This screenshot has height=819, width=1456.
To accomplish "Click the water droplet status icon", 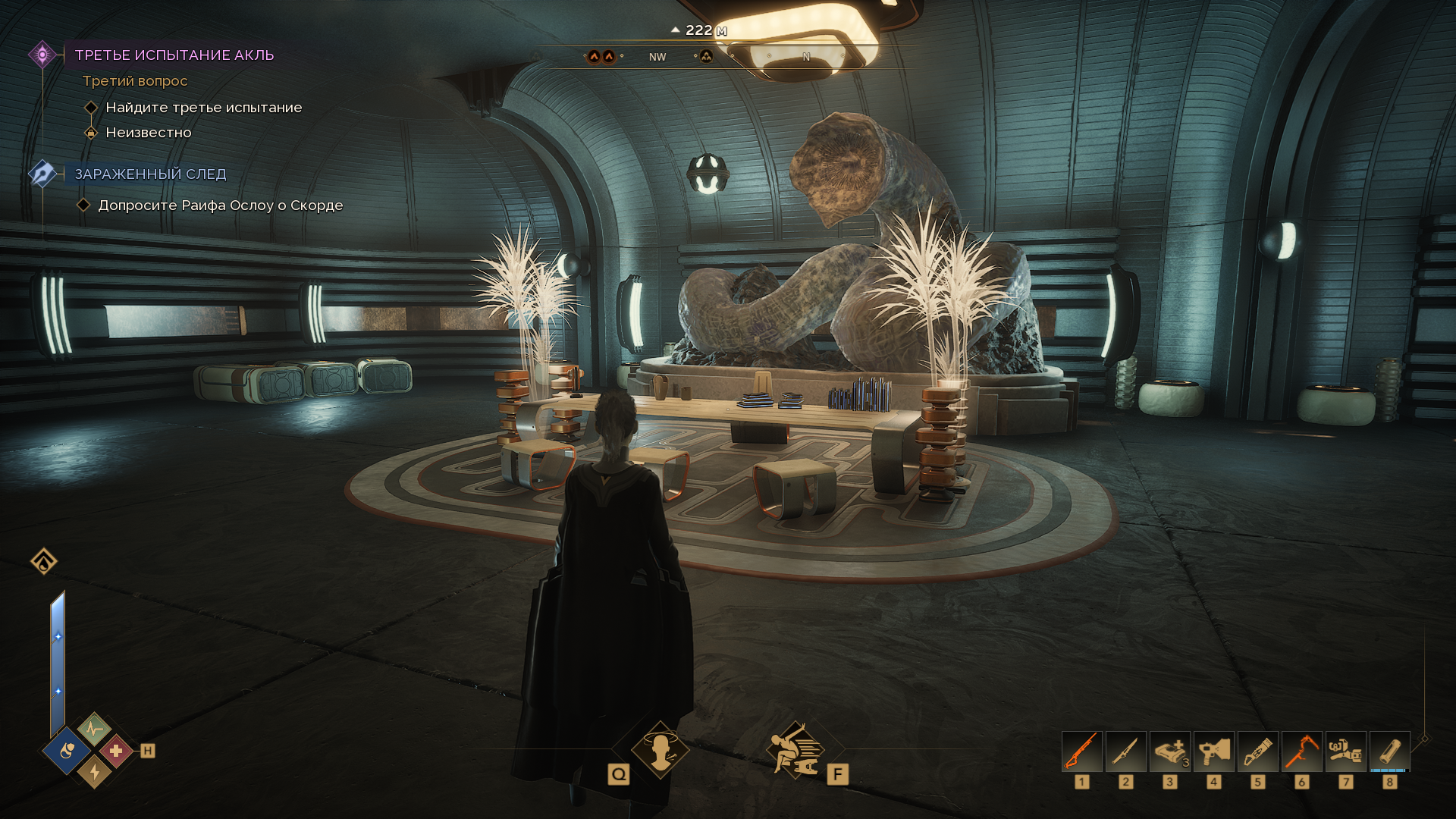I will [x=44, y=561].
